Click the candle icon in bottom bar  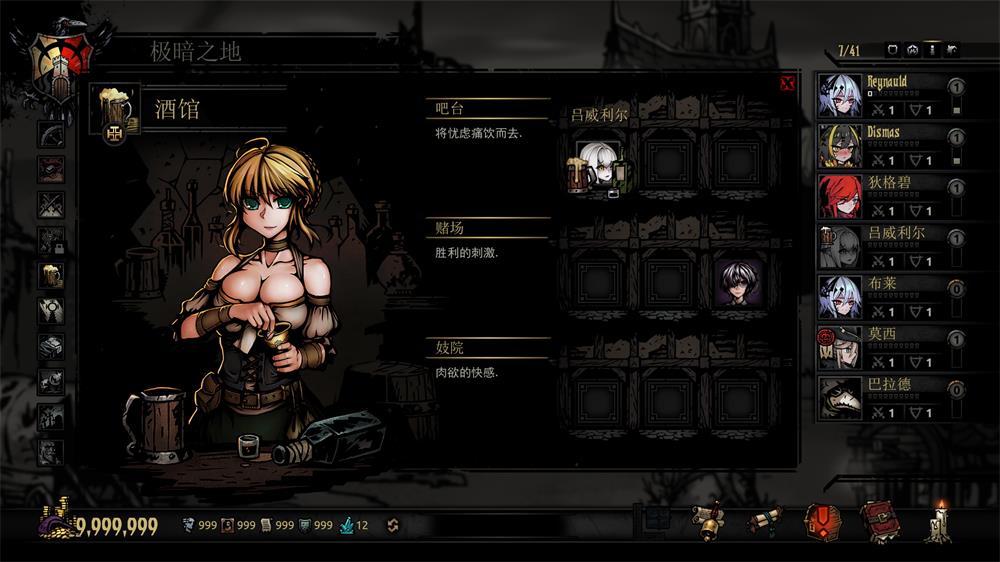[937, 521]
